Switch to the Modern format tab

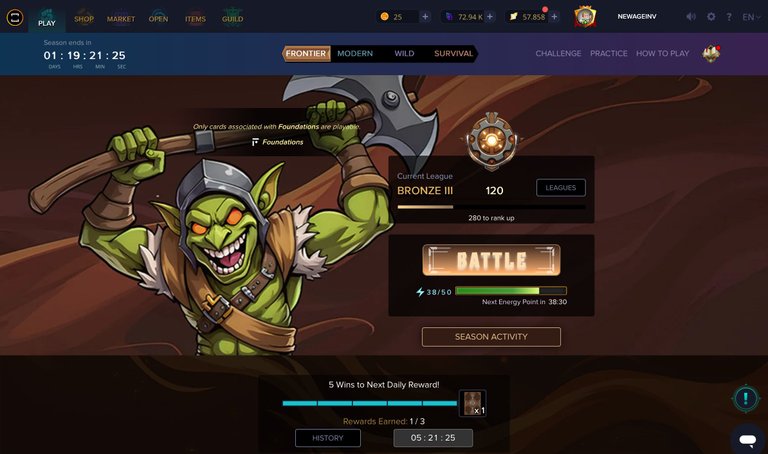pos(355,53)
